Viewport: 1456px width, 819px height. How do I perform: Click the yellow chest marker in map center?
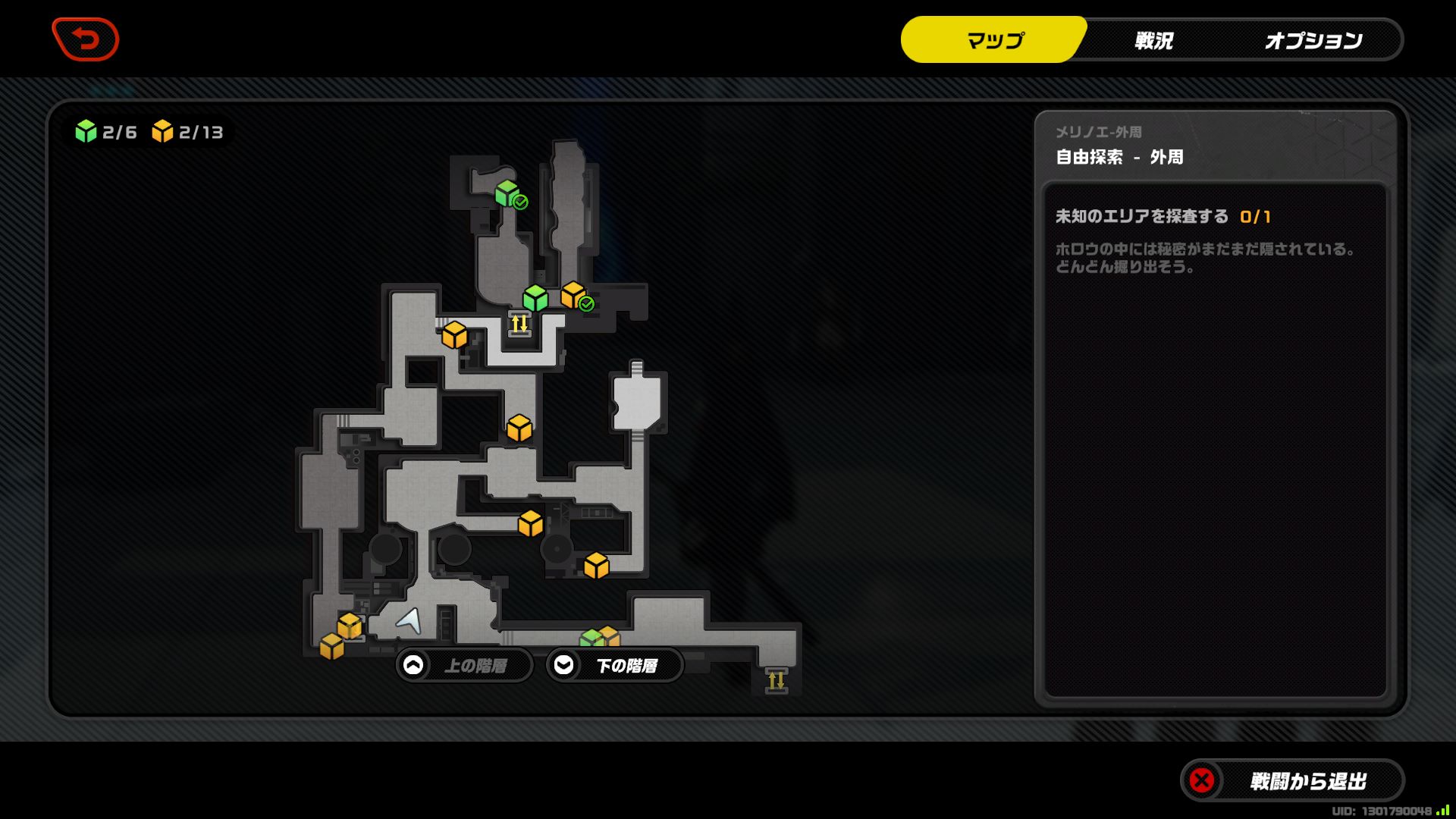tap(519, 428)
